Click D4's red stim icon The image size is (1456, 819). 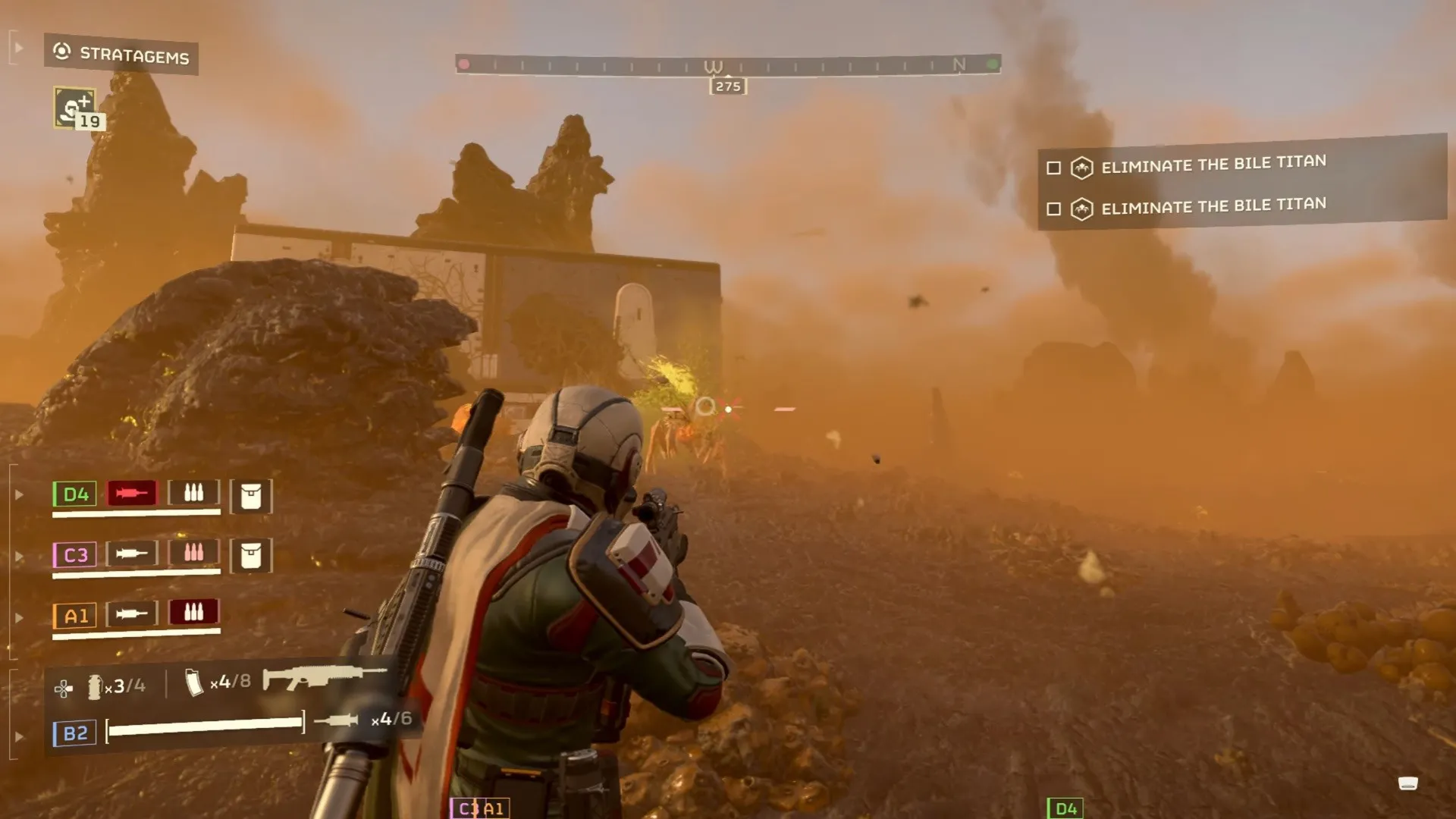(x=132, y=494)
